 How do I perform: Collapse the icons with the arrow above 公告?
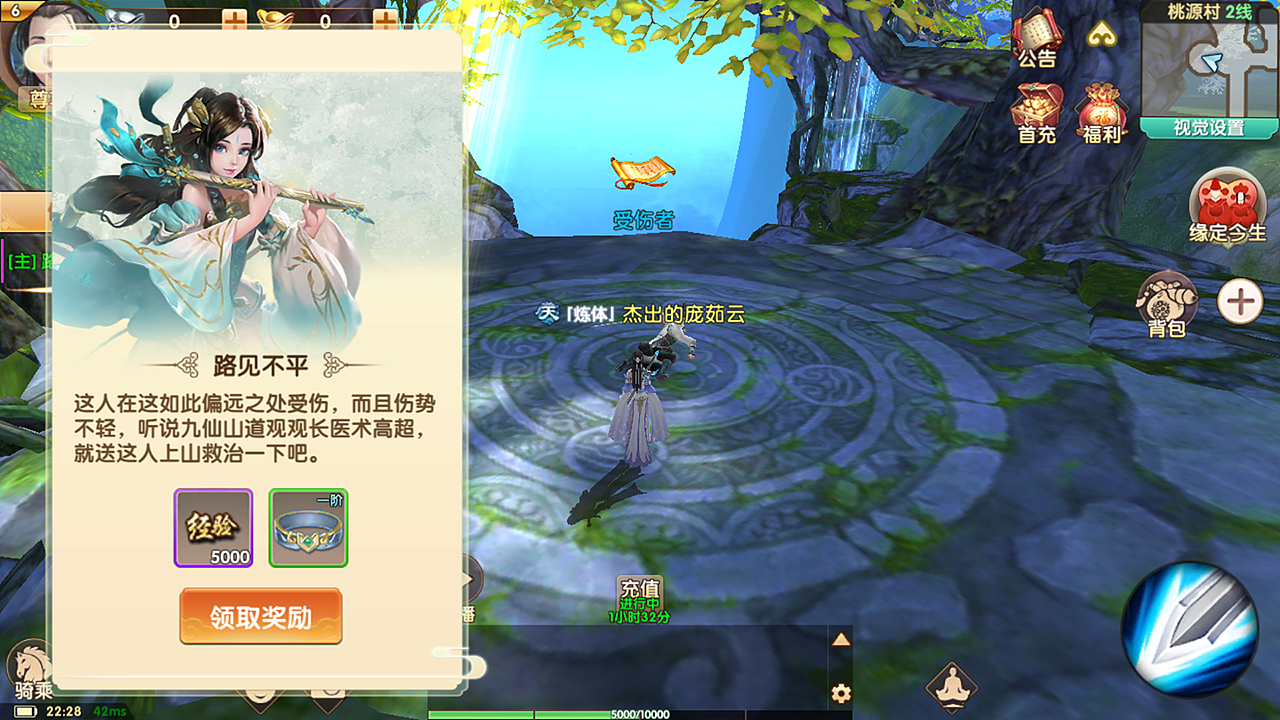point(1103,35)
